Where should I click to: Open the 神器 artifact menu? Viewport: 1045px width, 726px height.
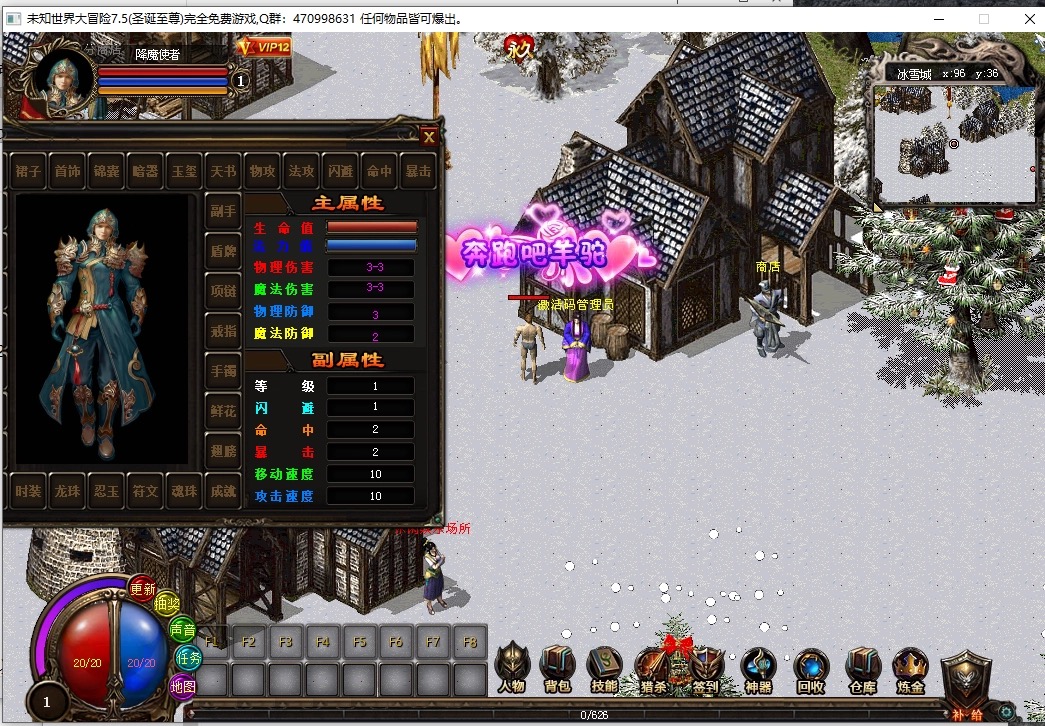(x=758, y=667)
